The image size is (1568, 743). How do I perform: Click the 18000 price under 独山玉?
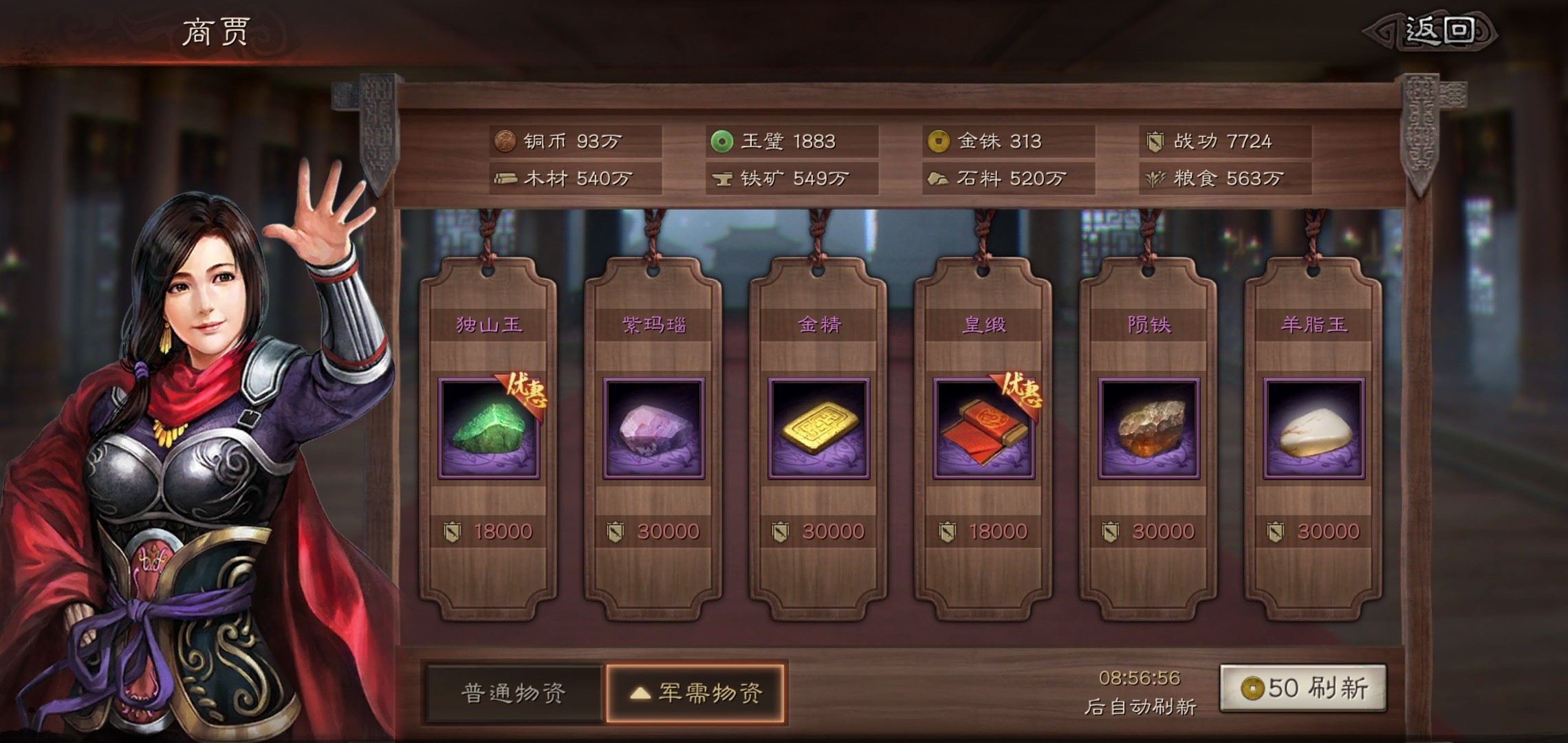pos(503,530)
